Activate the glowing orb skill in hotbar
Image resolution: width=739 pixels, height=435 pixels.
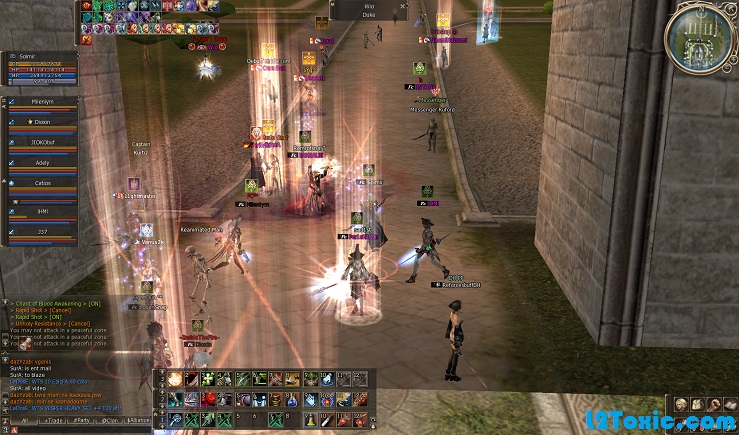175,379
